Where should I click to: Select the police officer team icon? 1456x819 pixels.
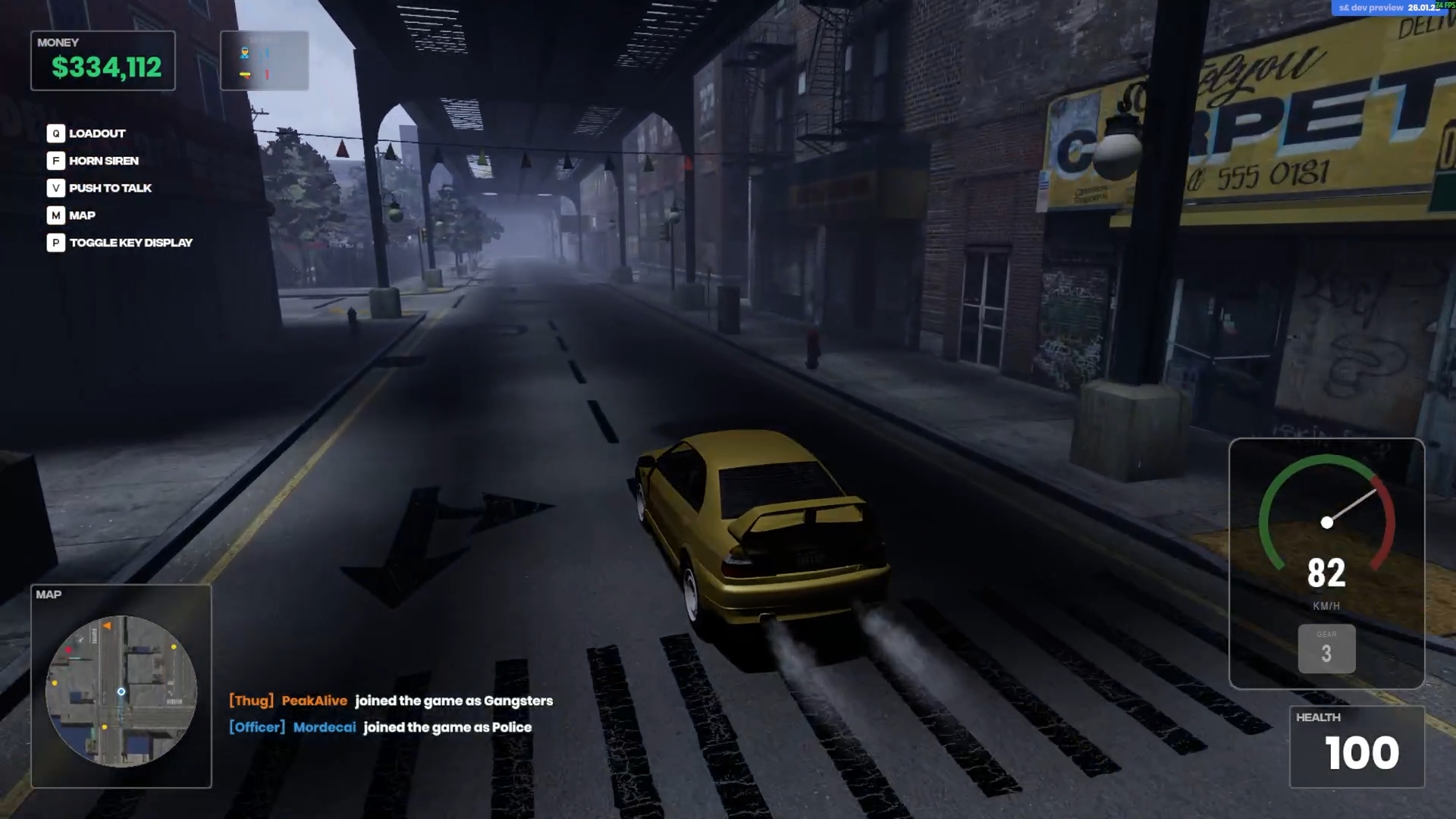(245, 53)
